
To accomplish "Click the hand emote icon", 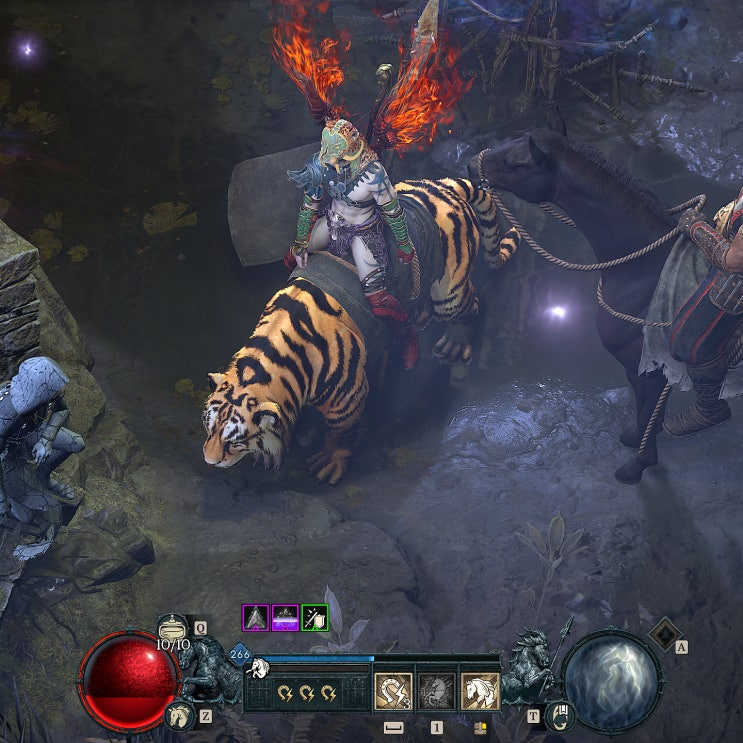I will [x=561, y=714].
